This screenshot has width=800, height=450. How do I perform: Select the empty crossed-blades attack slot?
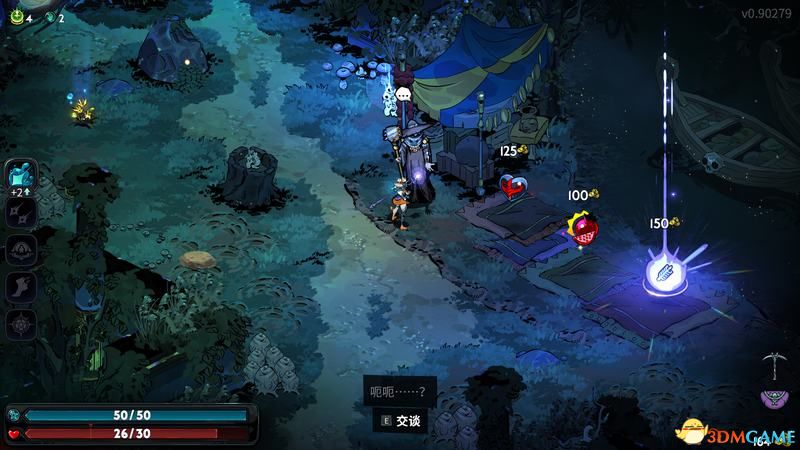21,212
